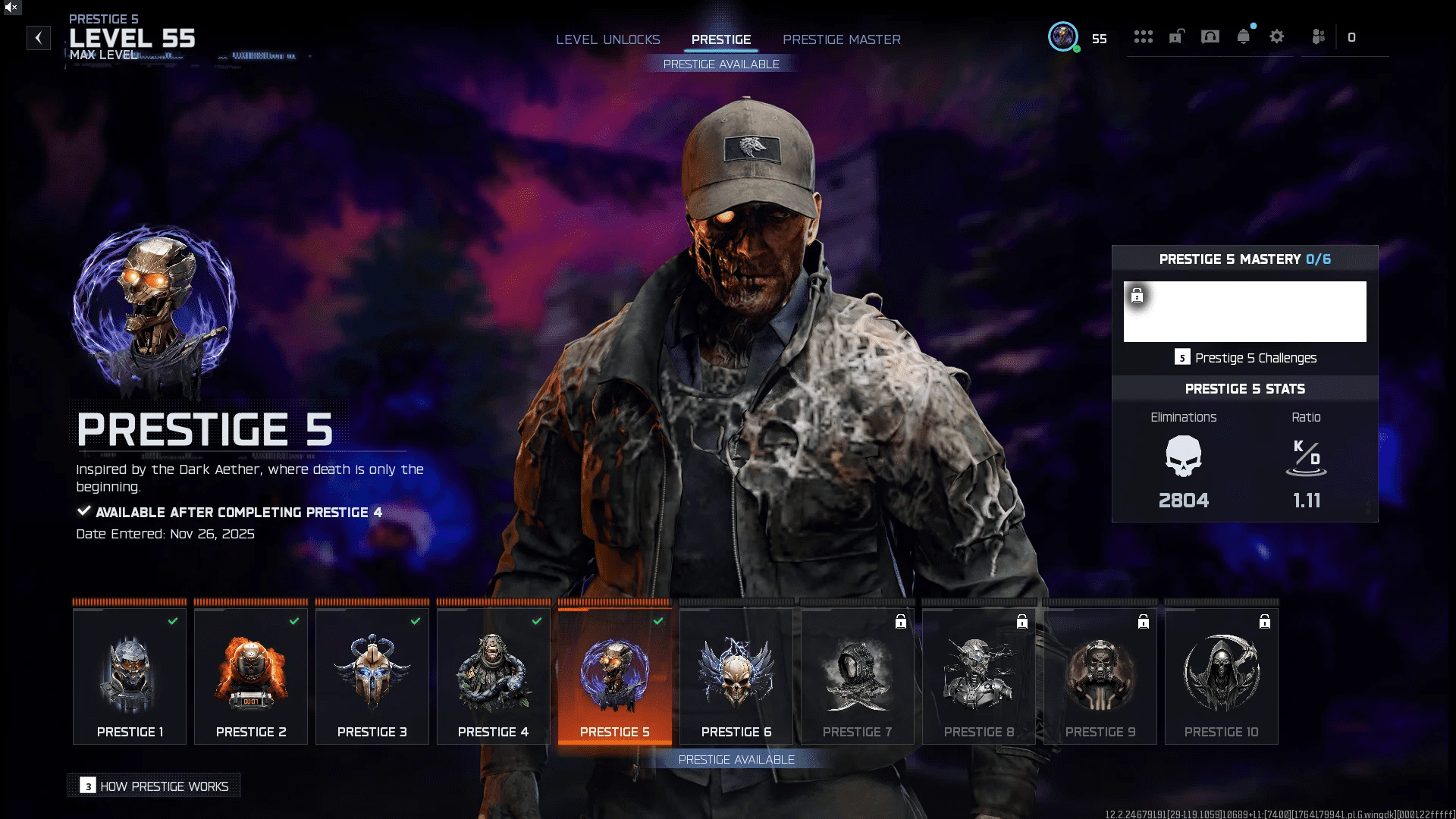This screenshot has width=1456, height=819.
Task: Select the Prestige 6 emblem thumbnail
Action: [x=735, y=675]
